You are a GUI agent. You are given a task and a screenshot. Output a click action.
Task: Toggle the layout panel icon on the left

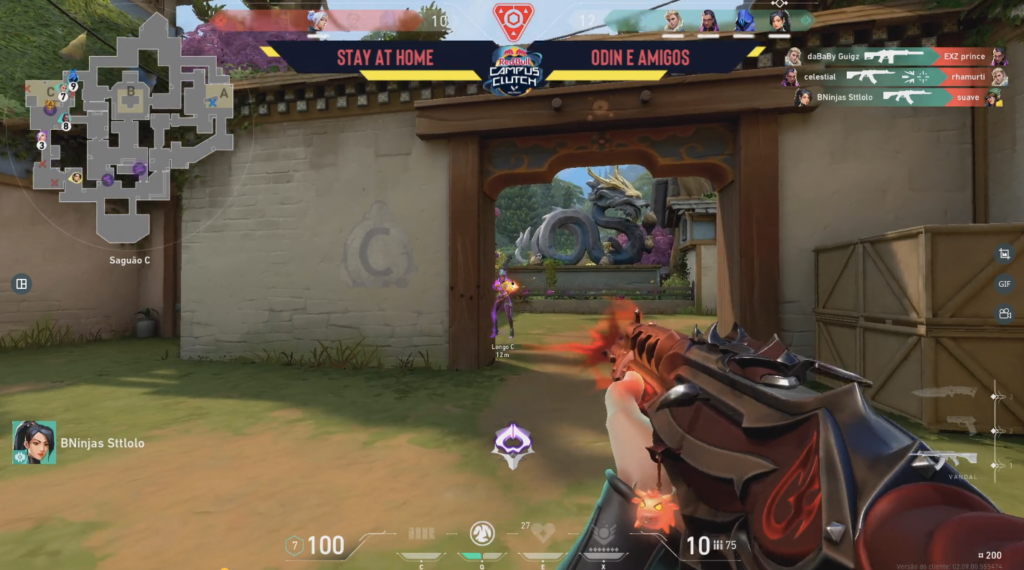(20, 284)
